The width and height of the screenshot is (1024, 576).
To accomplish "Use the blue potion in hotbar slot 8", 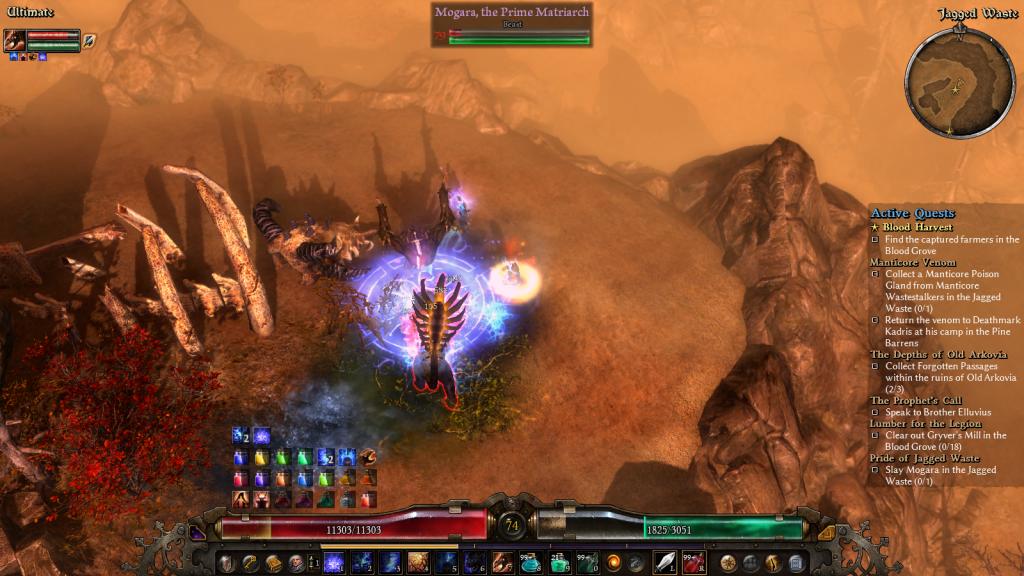I will 531,563.
